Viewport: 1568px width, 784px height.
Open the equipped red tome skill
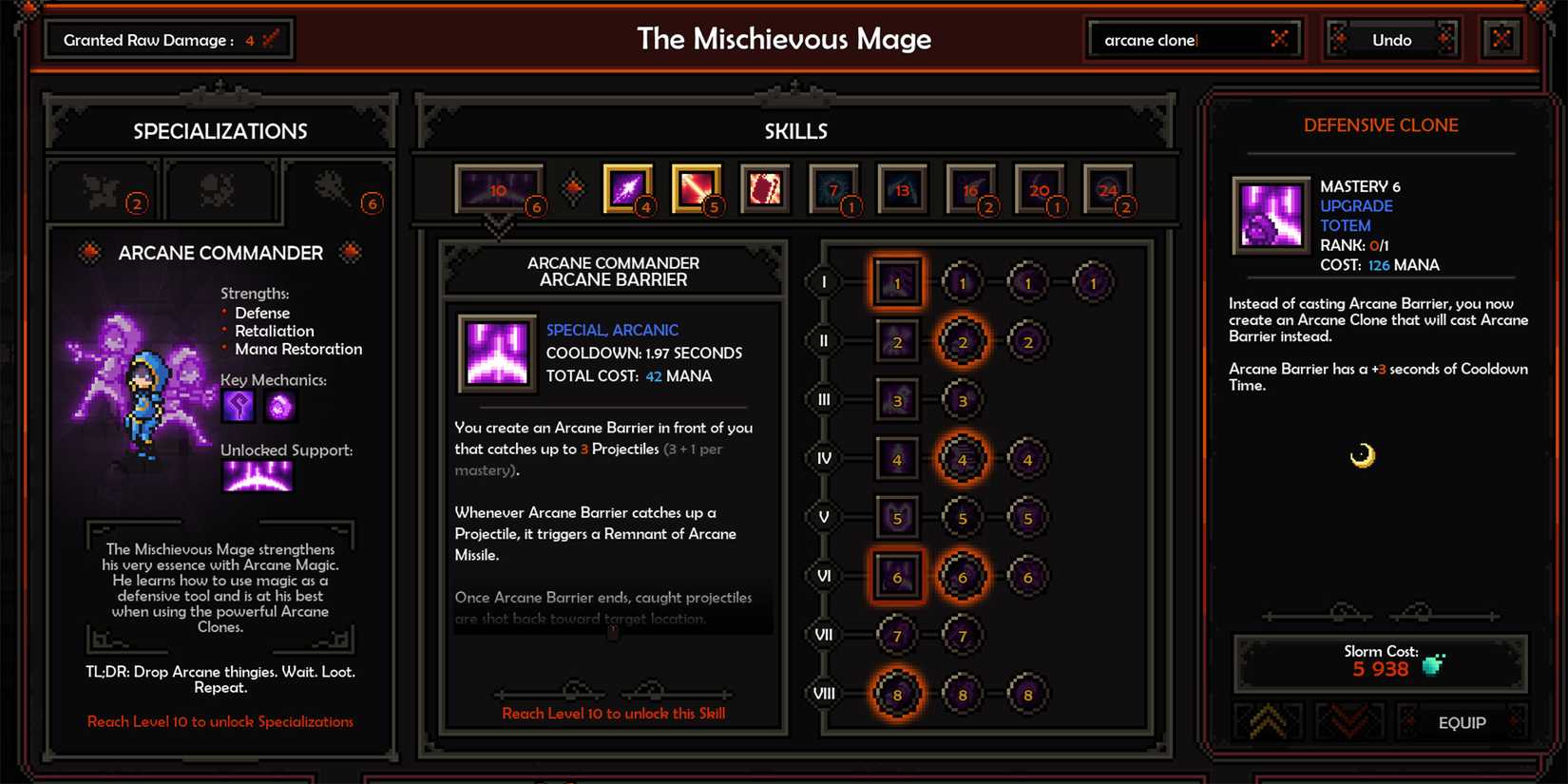point(765,188)
